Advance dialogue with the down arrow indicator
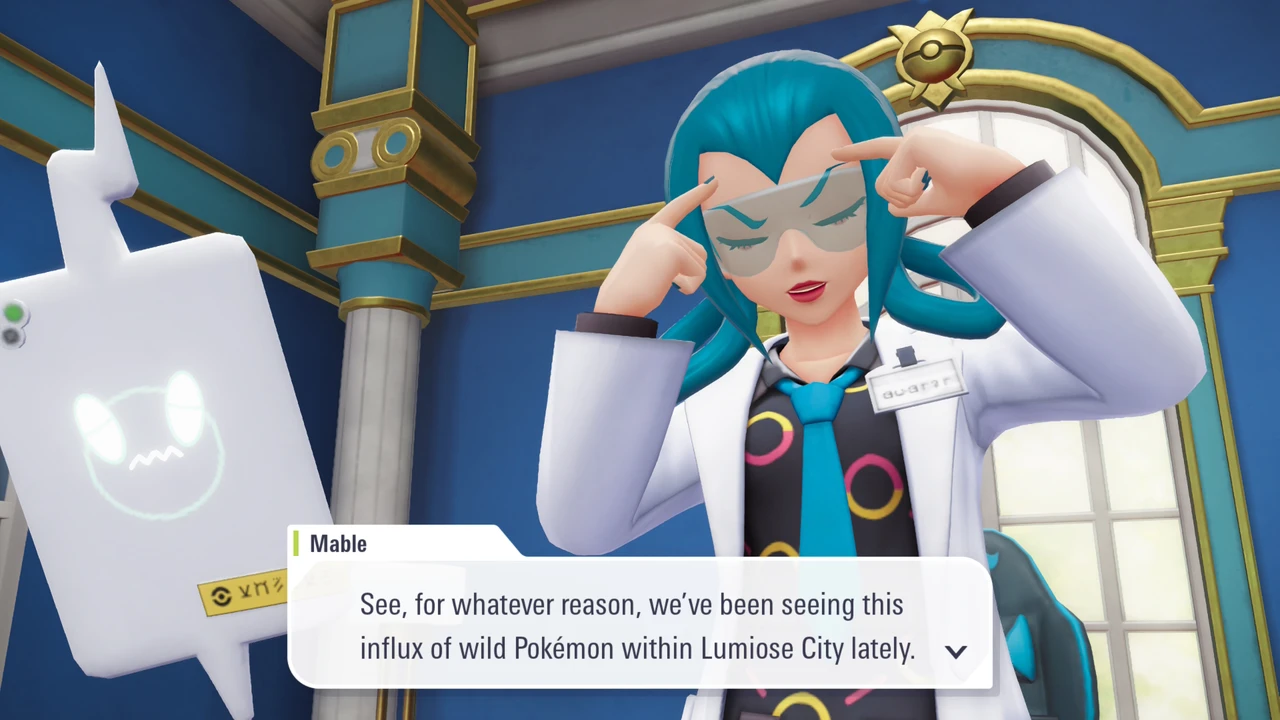 (x=956, y=651)
